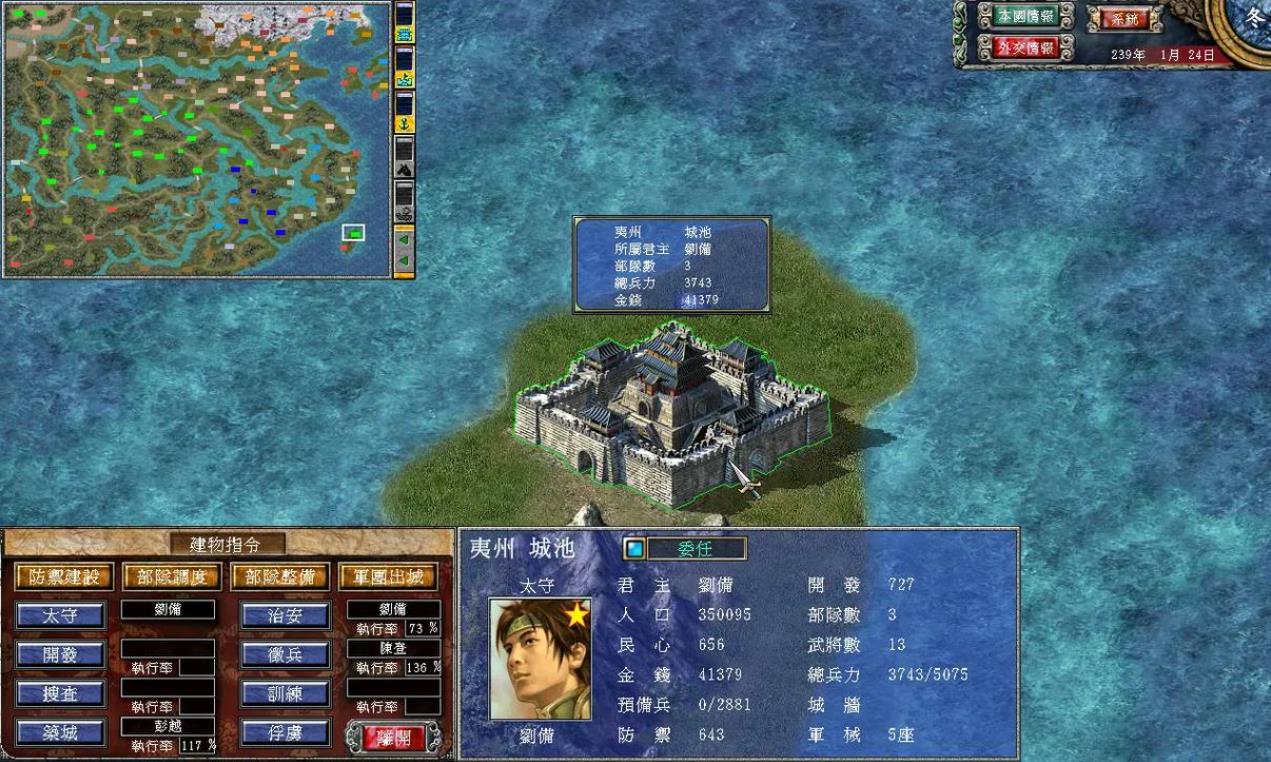The width and height of the screenshot is (1271, 762).
Task: Toggle the 委任 delegate checkbox
Action: [634, 549]
